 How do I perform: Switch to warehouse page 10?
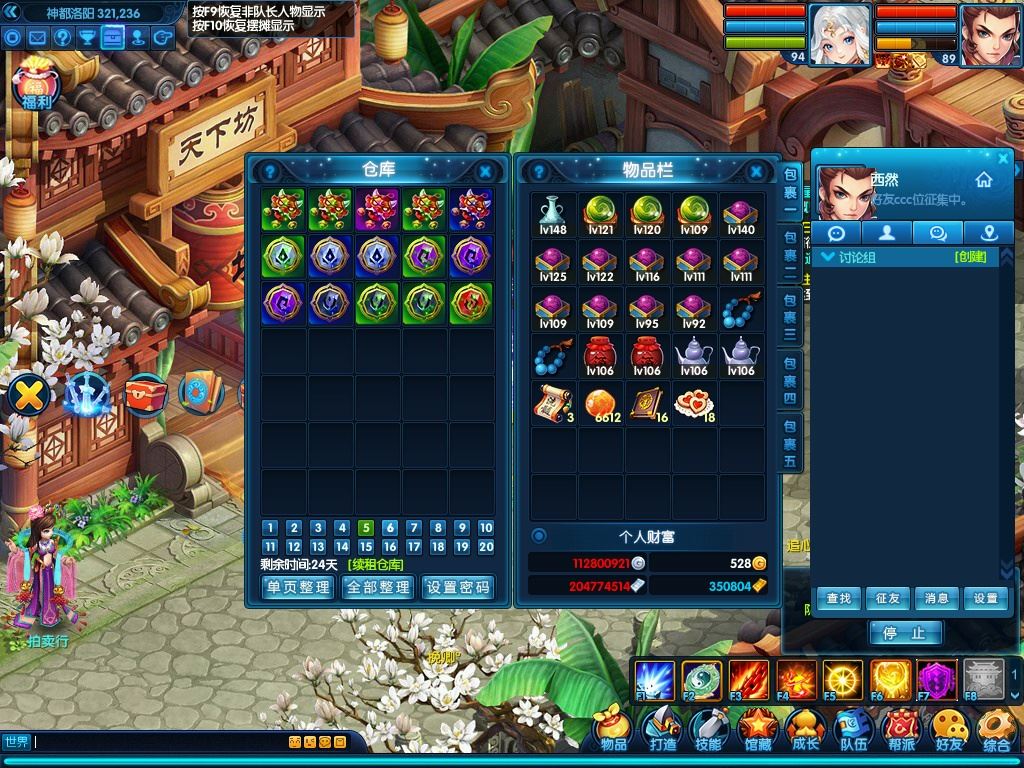pyautogui.click(x=486, y=528)
